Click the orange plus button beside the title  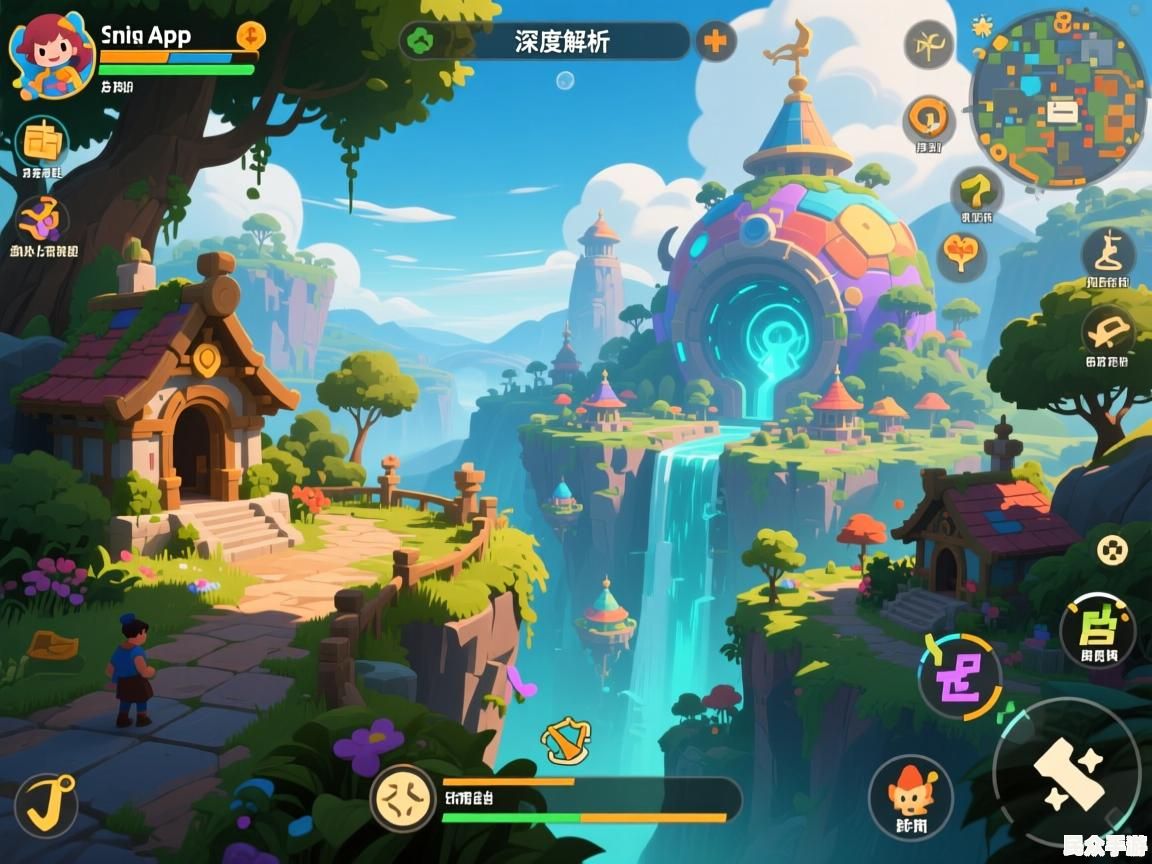point(716,42)
